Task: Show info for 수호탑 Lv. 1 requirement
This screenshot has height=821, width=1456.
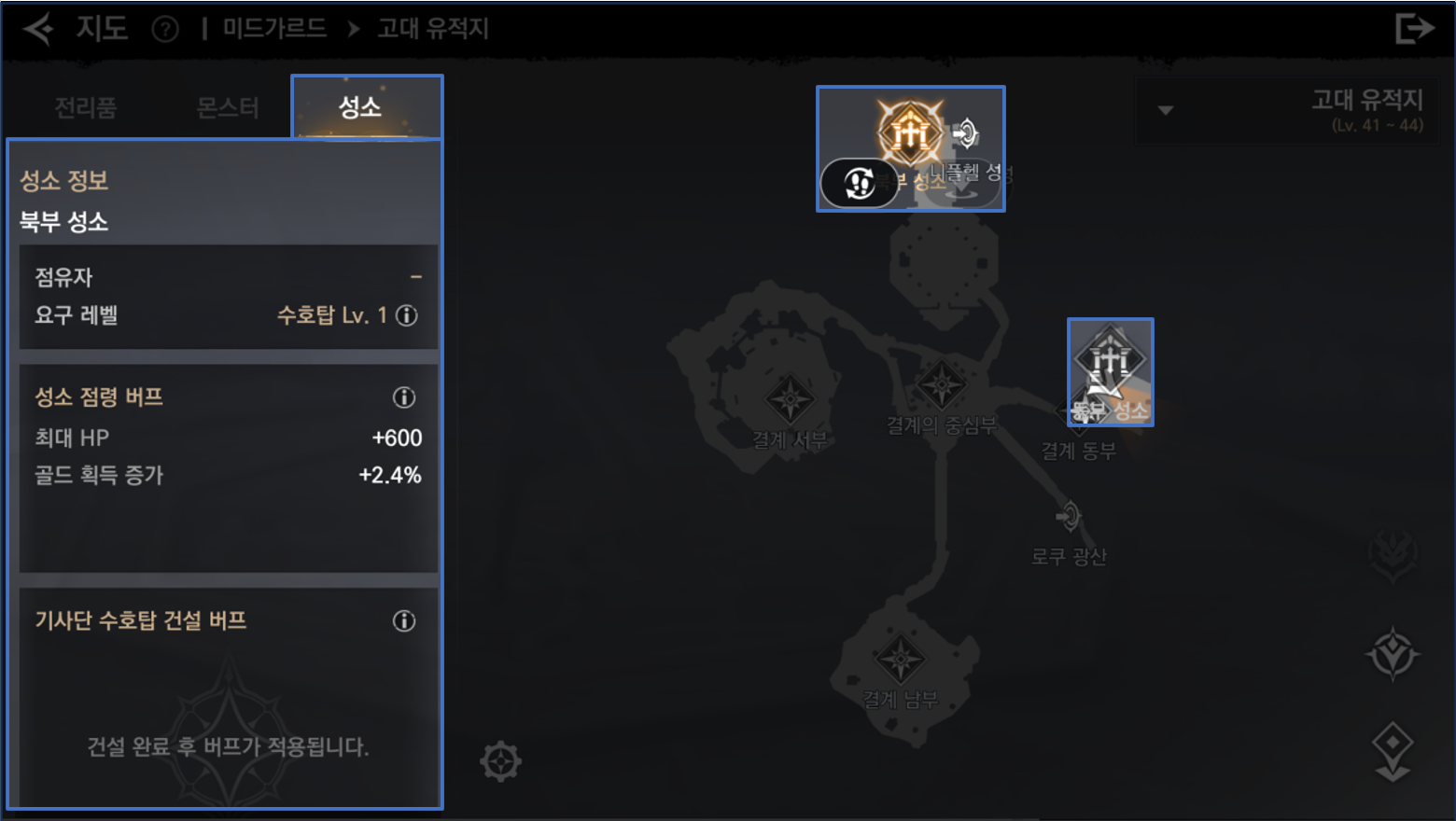Action: (407, 315)
